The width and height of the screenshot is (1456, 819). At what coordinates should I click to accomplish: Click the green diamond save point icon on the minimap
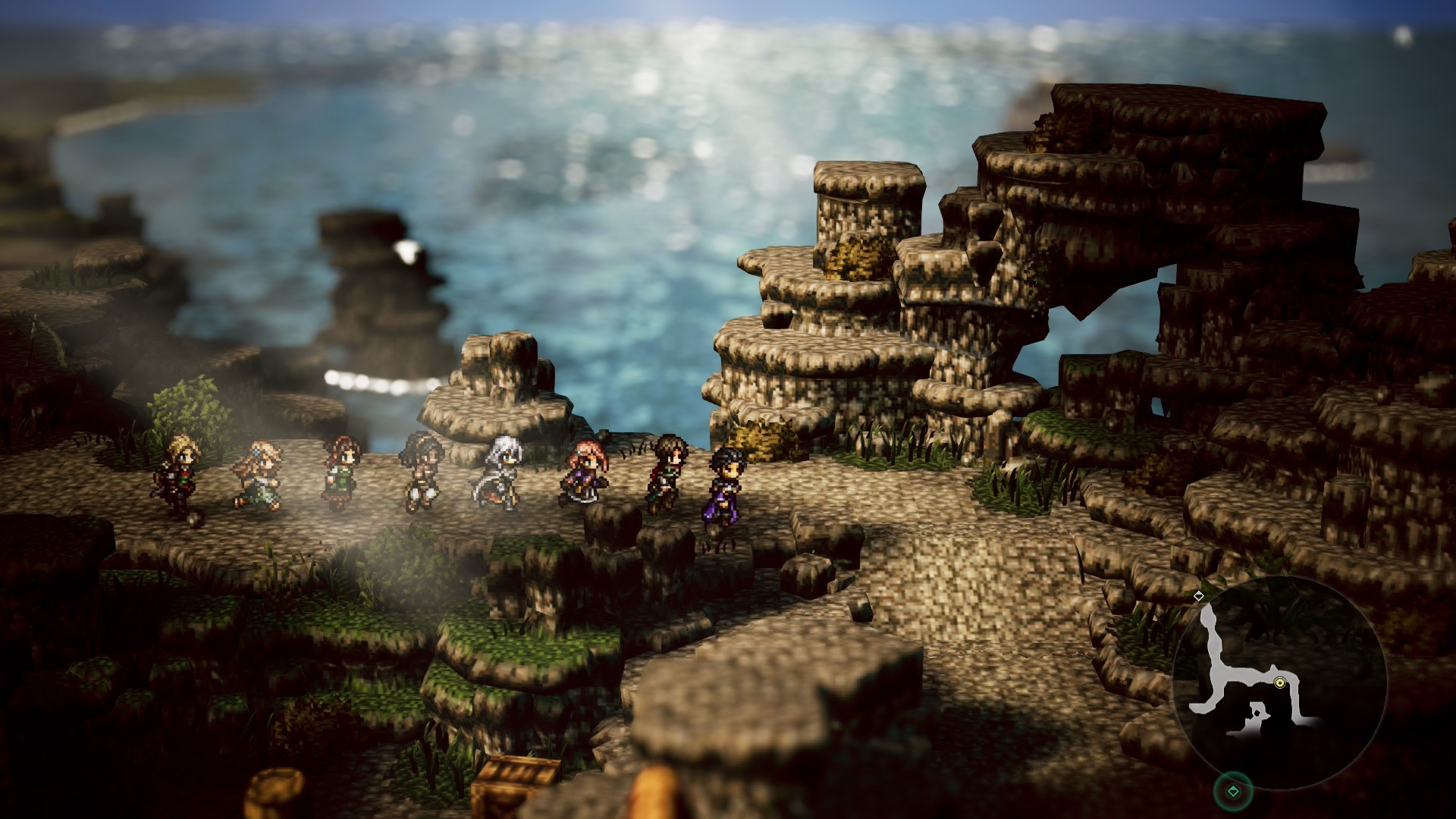pyautogui.click(x=1234, y=791)
